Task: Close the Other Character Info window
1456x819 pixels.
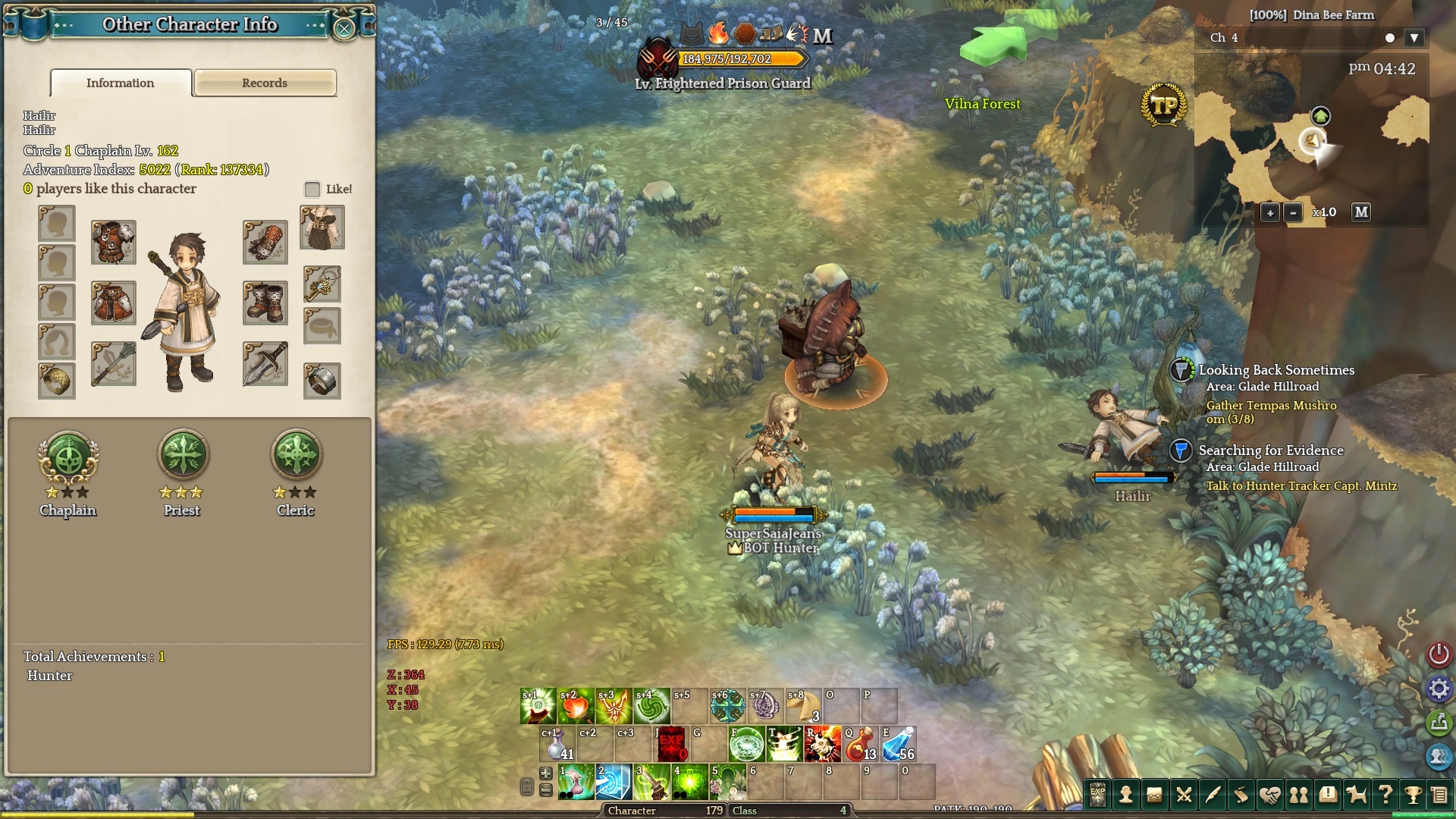Action: click(344, 29)
